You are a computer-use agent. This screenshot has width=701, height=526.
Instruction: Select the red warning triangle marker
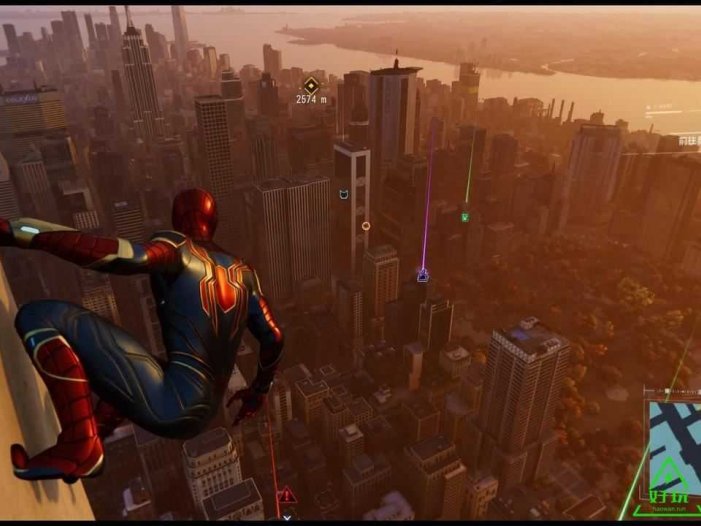[x=287, y=494]
